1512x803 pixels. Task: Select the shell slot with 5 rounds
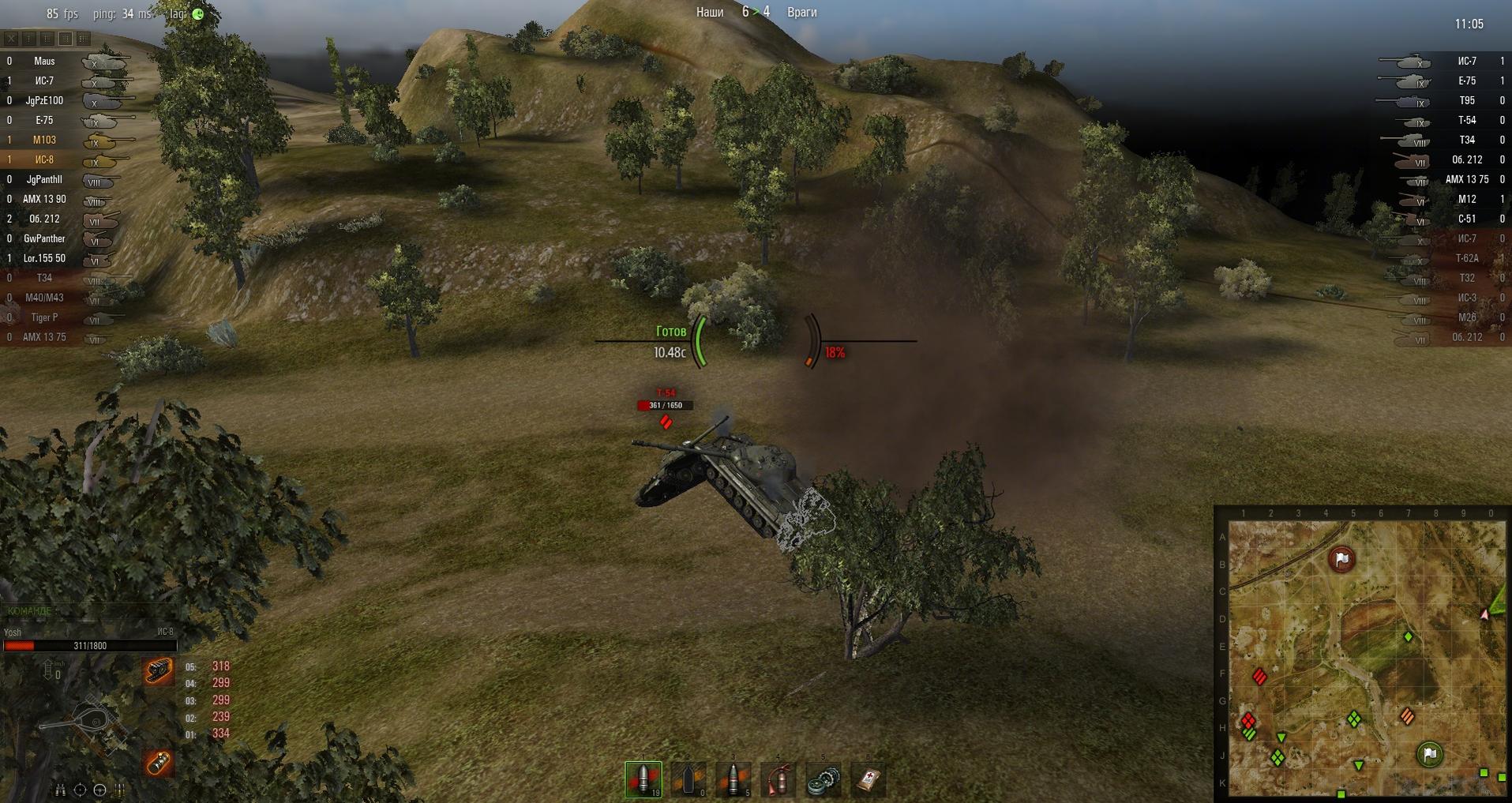733,779
